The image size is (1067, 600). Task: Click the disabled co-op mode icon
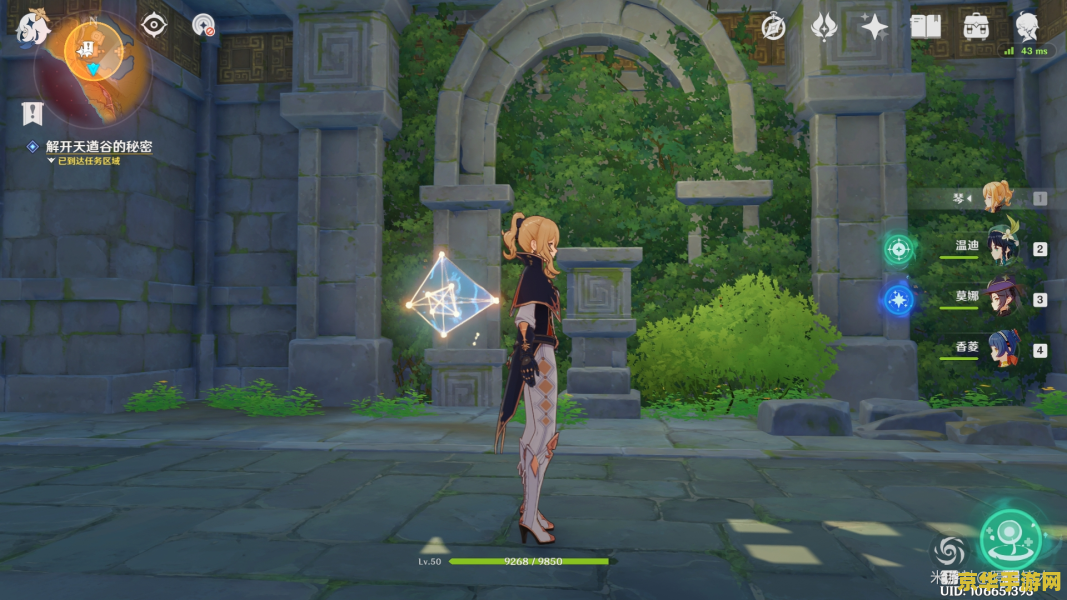pos(204,26)
